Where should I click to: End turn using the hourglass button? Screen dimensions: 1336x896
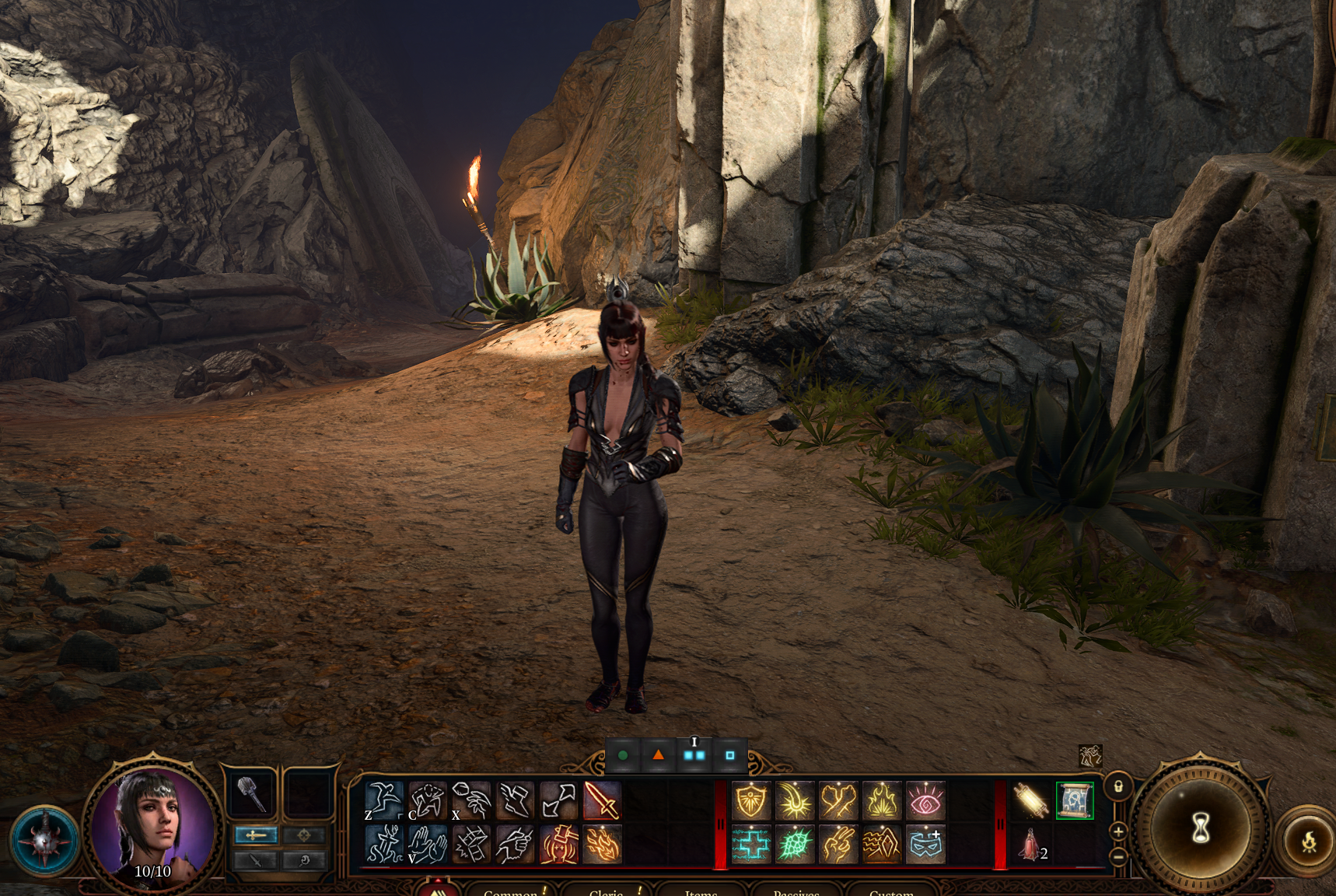coord(1201,828)
